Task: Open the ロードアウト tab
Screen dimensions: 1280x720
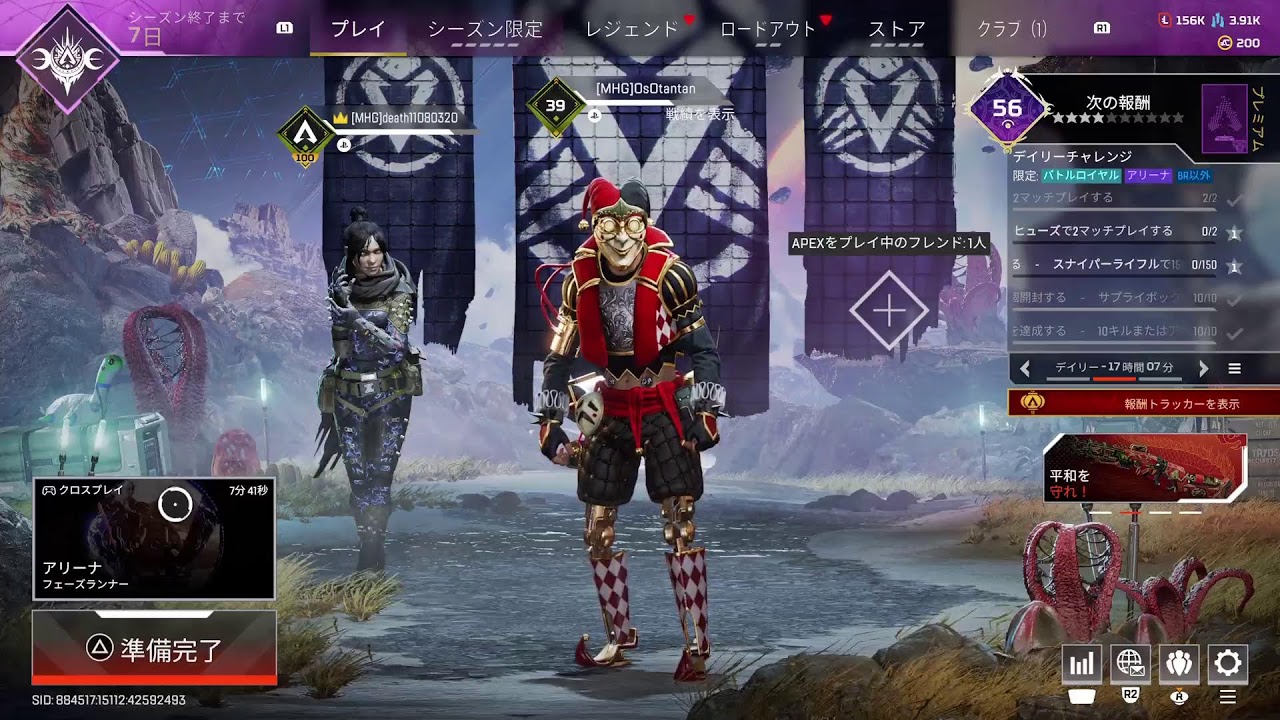Action: click(x=768, y=29)
